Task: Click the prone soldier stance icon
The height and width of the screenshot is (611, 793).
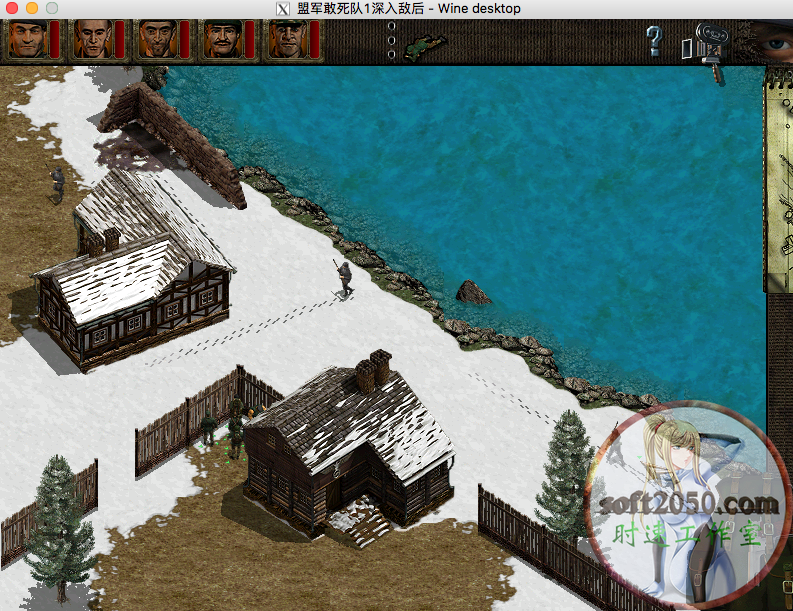Action: [426, 43]
